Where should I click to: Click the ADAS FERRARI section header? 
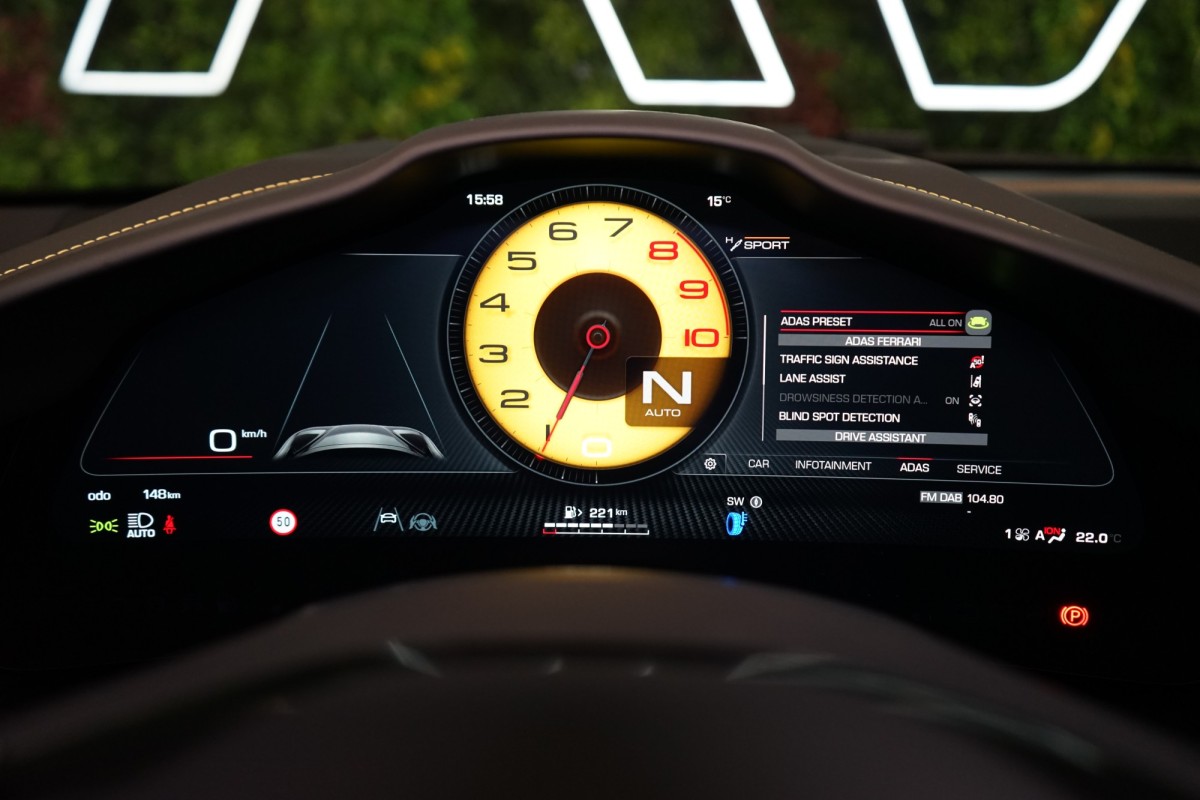pyautogui.click(x=883, y=341)
